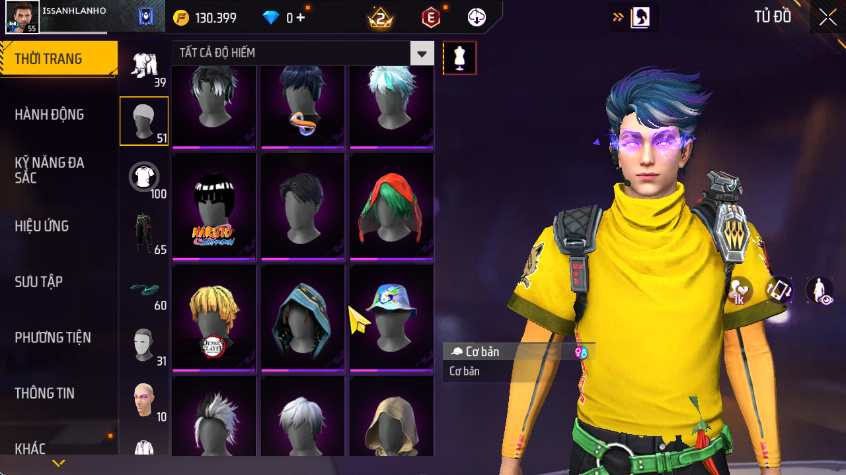Pick the yellow Demon Slayer hair item
The width and height of the screenshot is (846, 475).
(216, 320)
